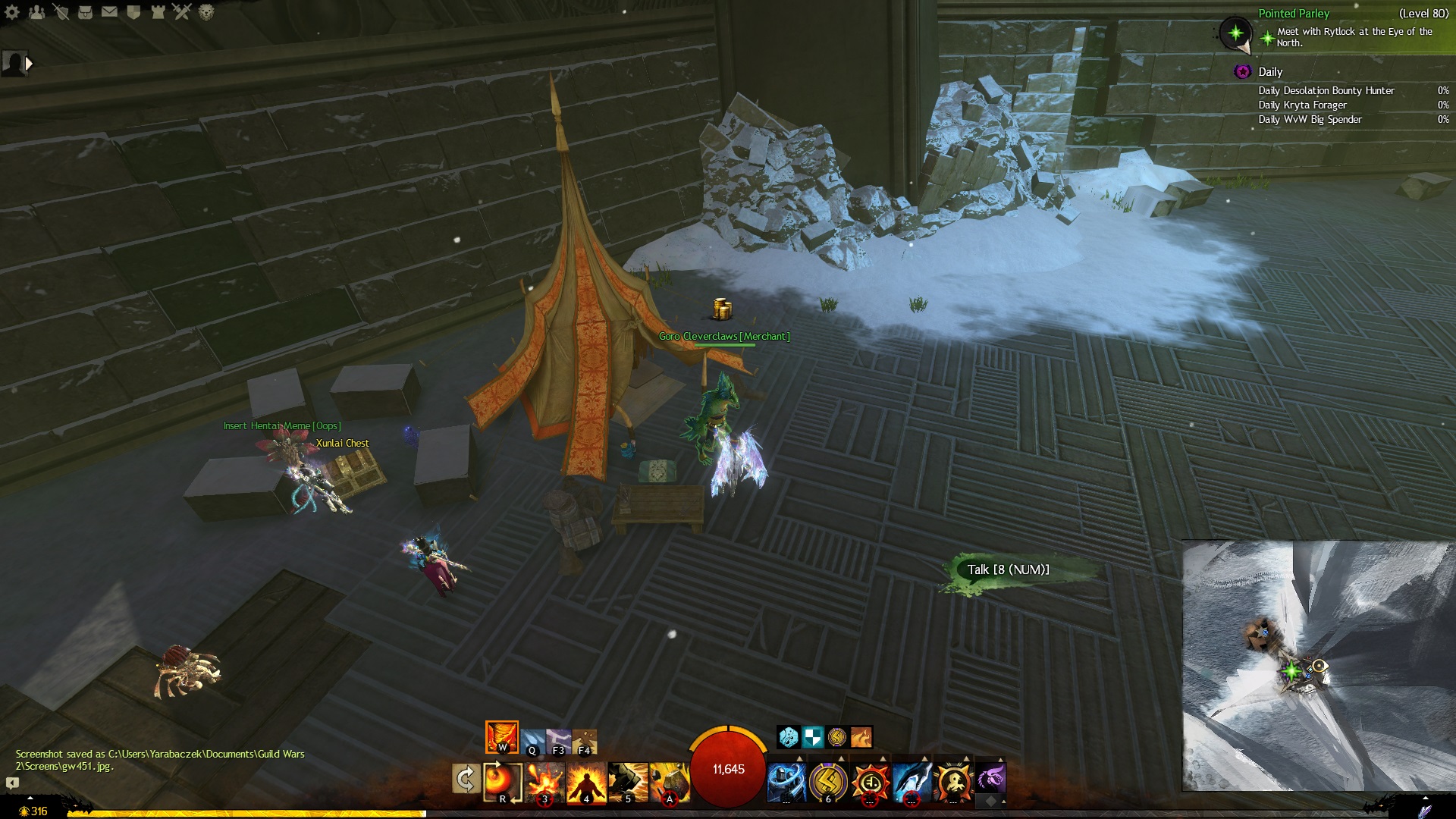
Task: Open the mail envelope icon
Action: [x=110, y=12]
